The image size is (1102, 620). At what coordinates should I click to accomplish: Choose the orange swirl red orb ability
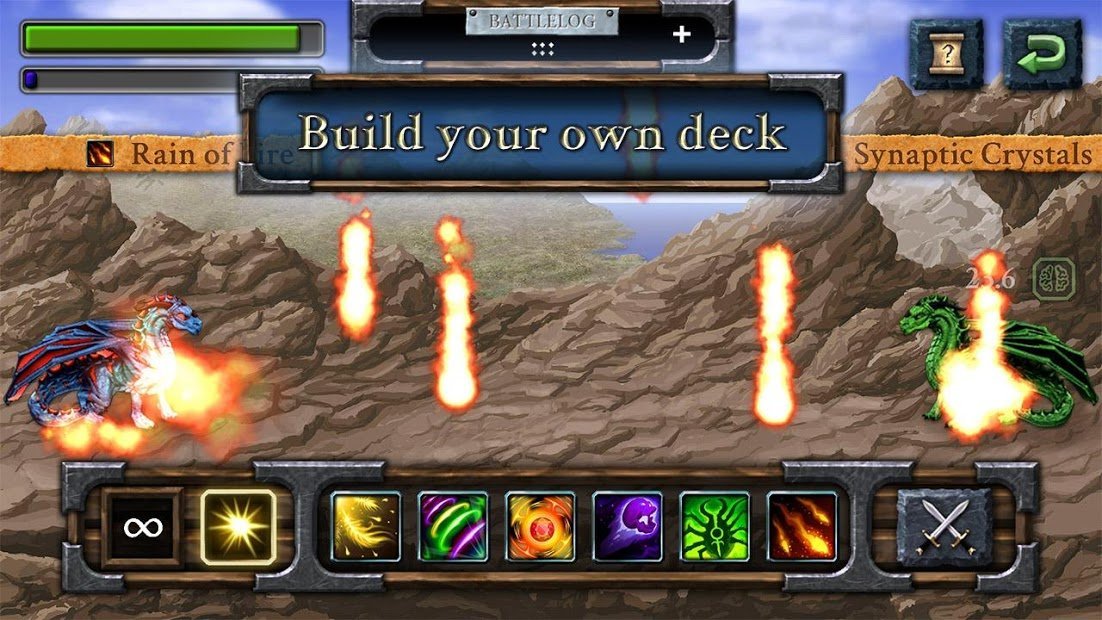click(540, 527)
